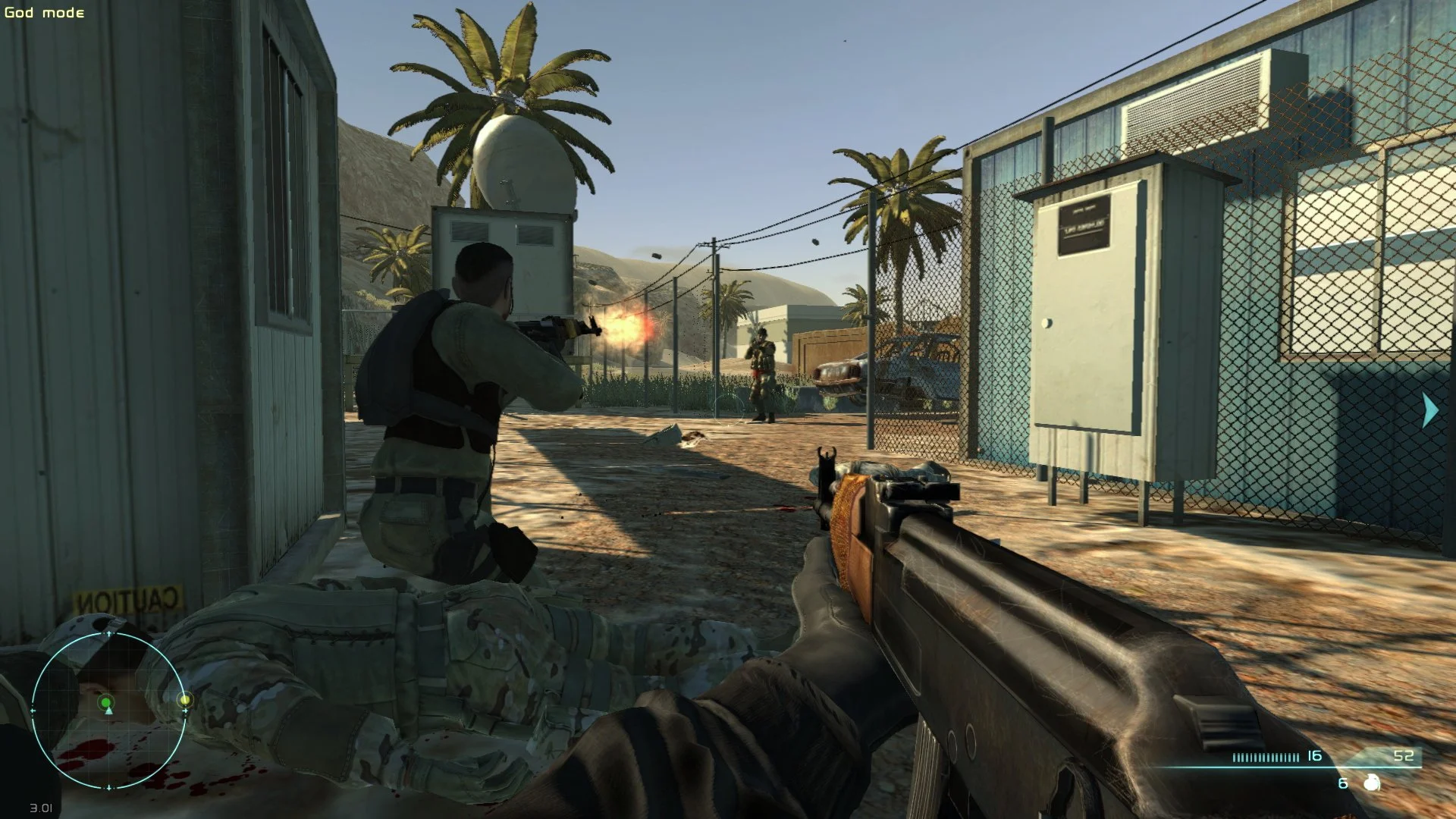Click the segmented ammo level bar
Viewport: 1456px width, 819px height.
click(x=1266, y=757)
